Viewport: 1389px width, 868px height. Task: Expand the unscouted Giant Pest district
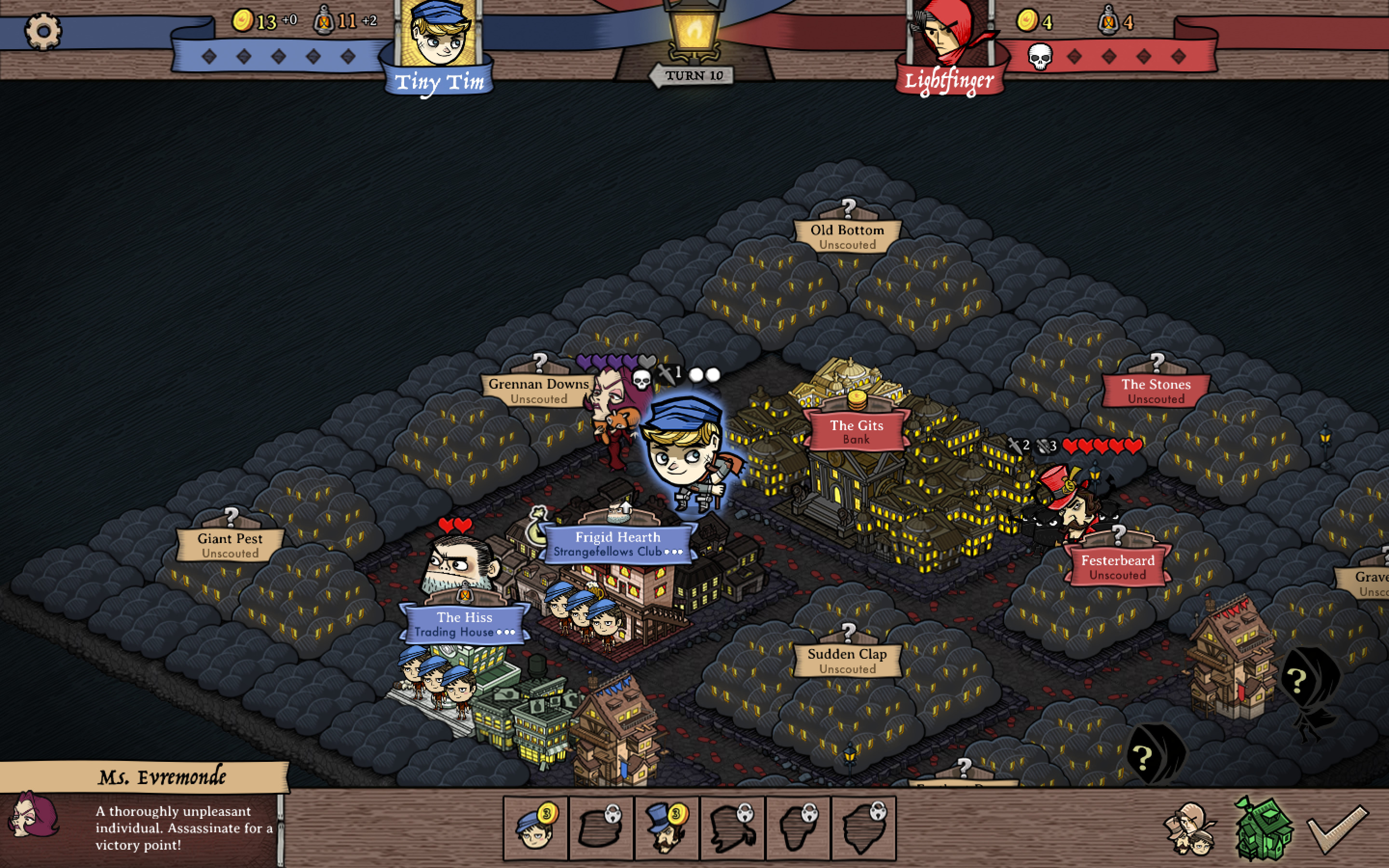[x=230, y=545]
